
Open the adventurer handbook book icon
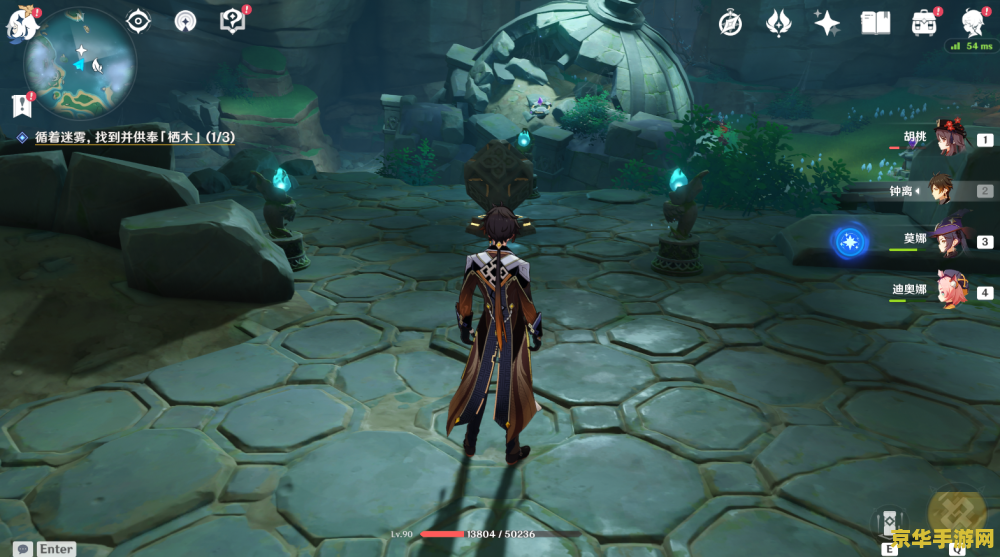point(875,23)
